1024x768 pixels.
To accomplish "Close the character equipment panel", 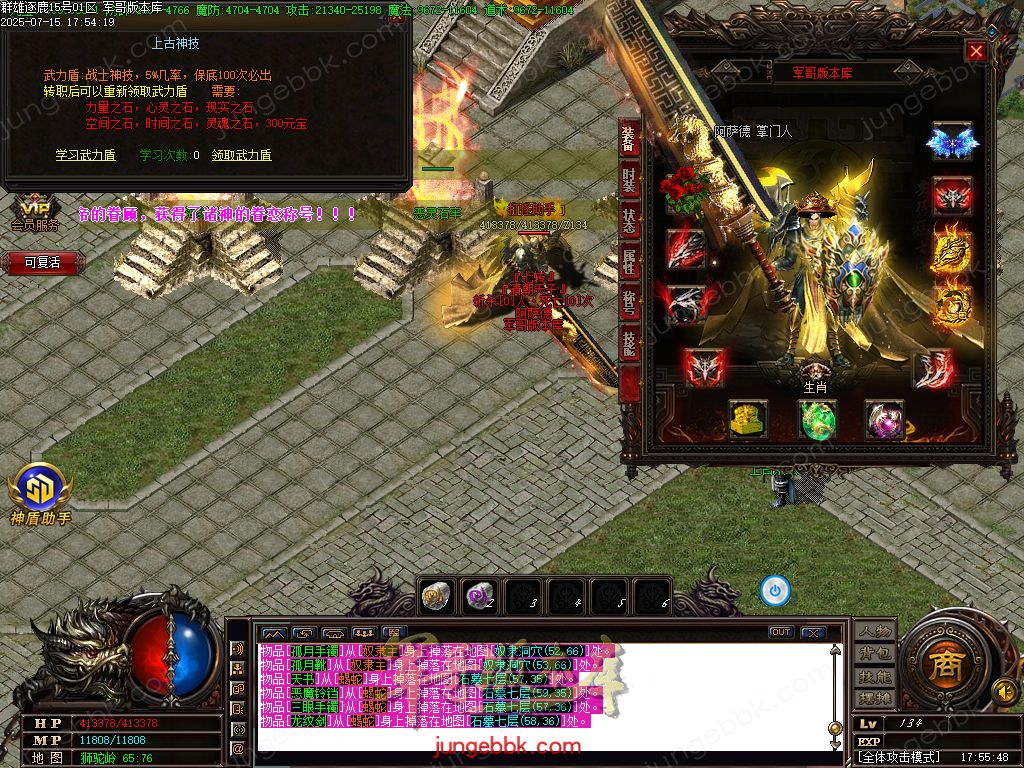I will coord(976,52).
